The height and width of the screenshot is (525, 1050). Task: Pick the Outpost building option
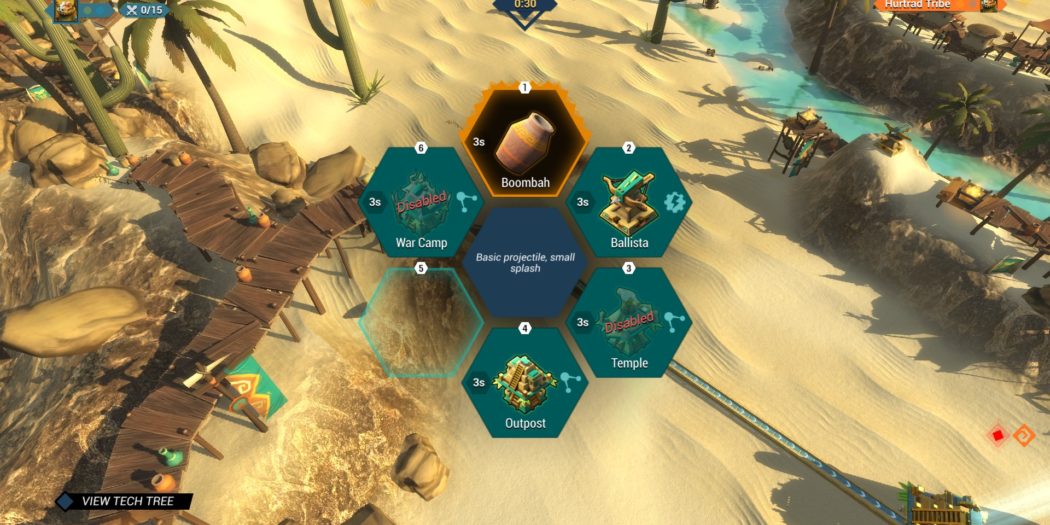pos(524,383)
